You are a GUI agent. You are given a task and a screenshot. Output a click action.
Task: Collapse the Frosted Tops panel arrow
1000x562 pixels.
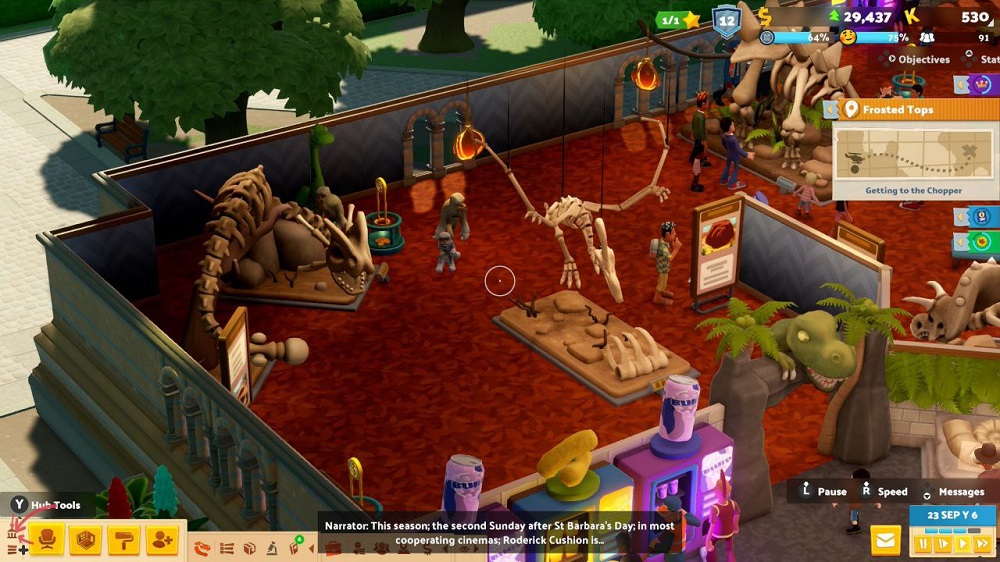coord(829,110)
